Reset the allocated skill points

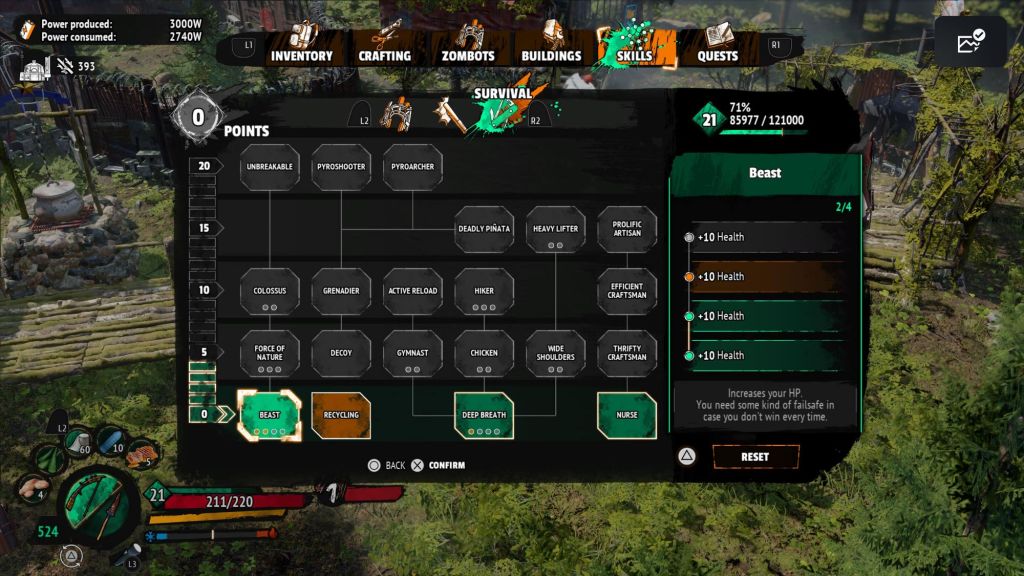pyautogui.click(x=755, y=457)
